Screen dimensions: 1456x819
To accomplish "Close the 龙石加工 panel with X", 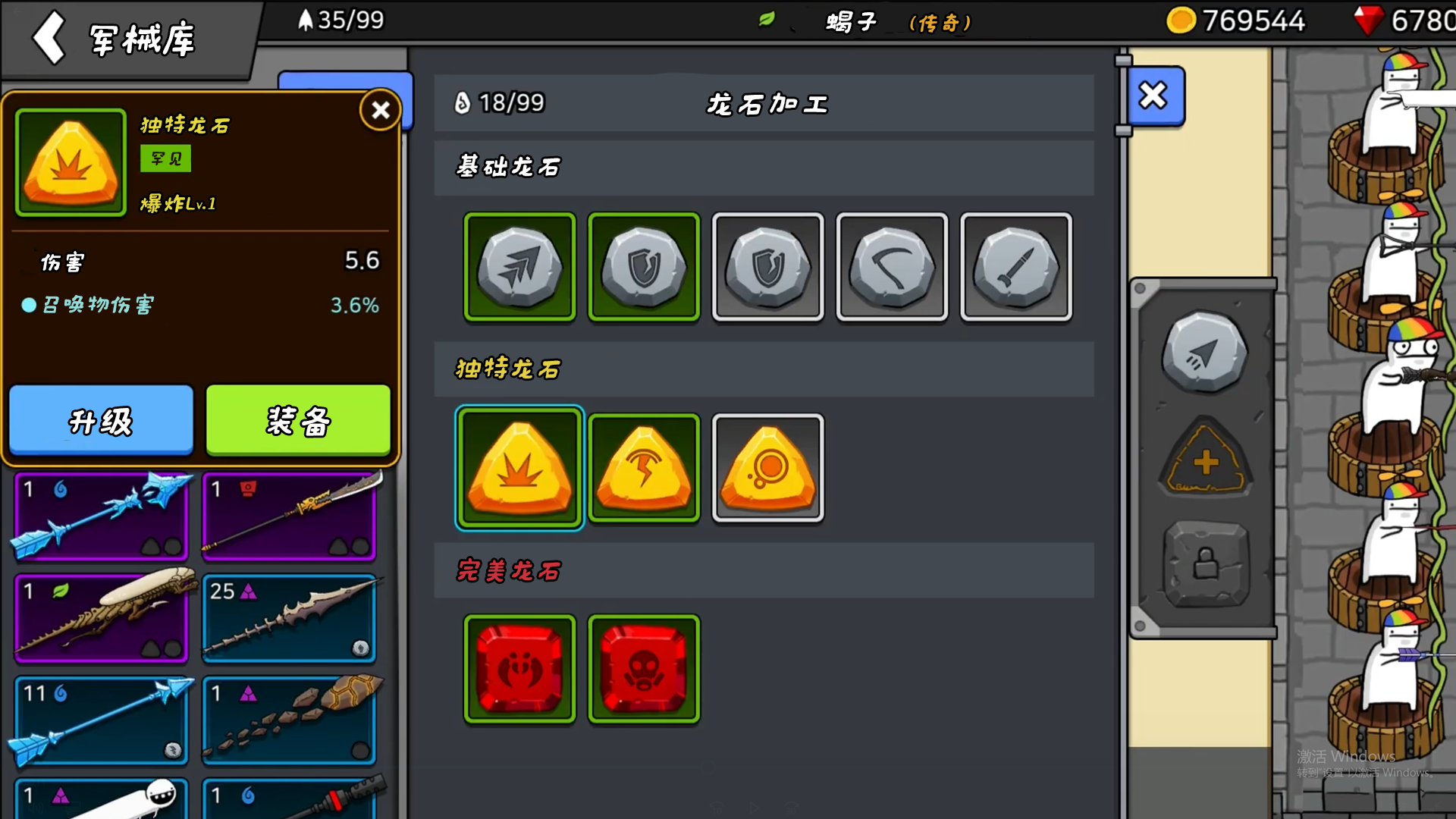I will tap(1153, 95).
